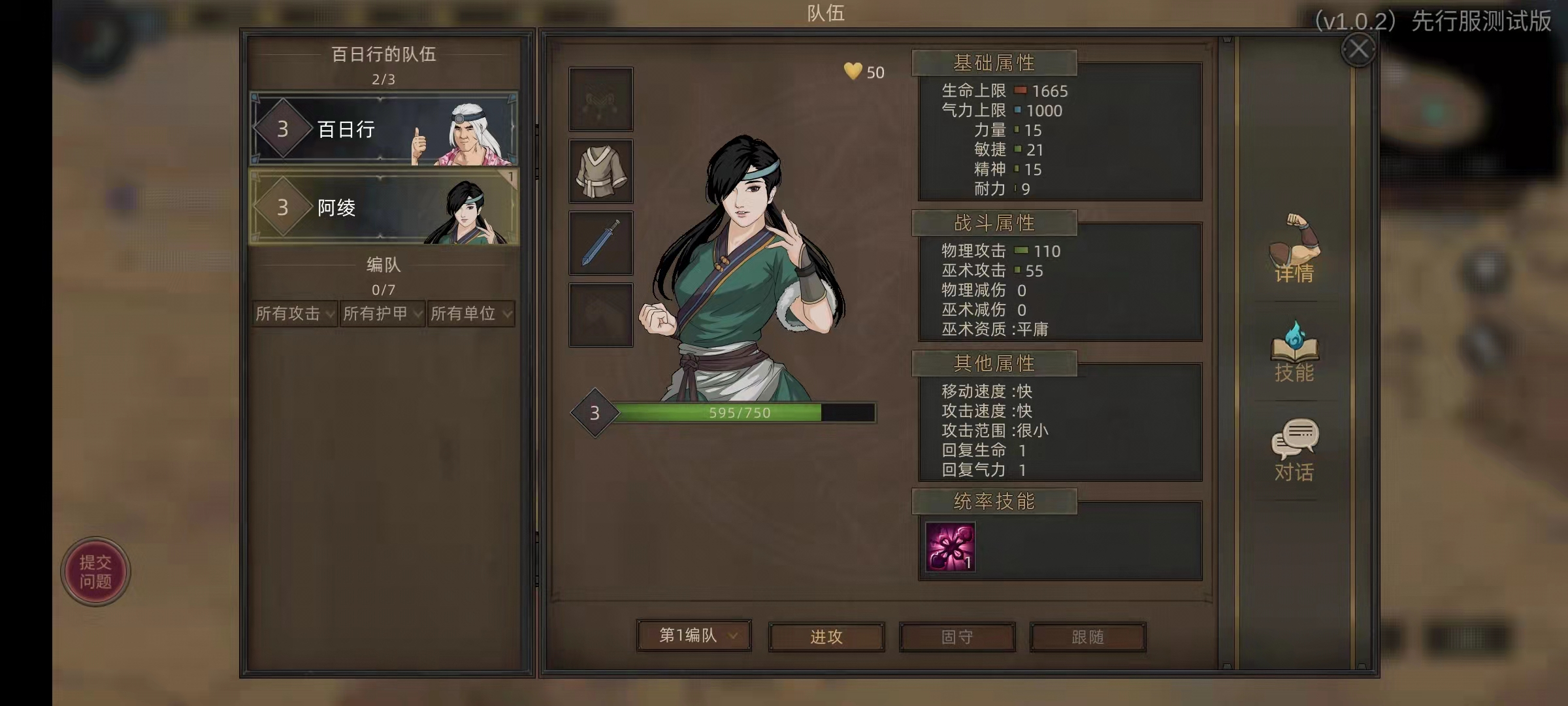
Task: Select 百日行 in the team list
Action: pos(384,129)
